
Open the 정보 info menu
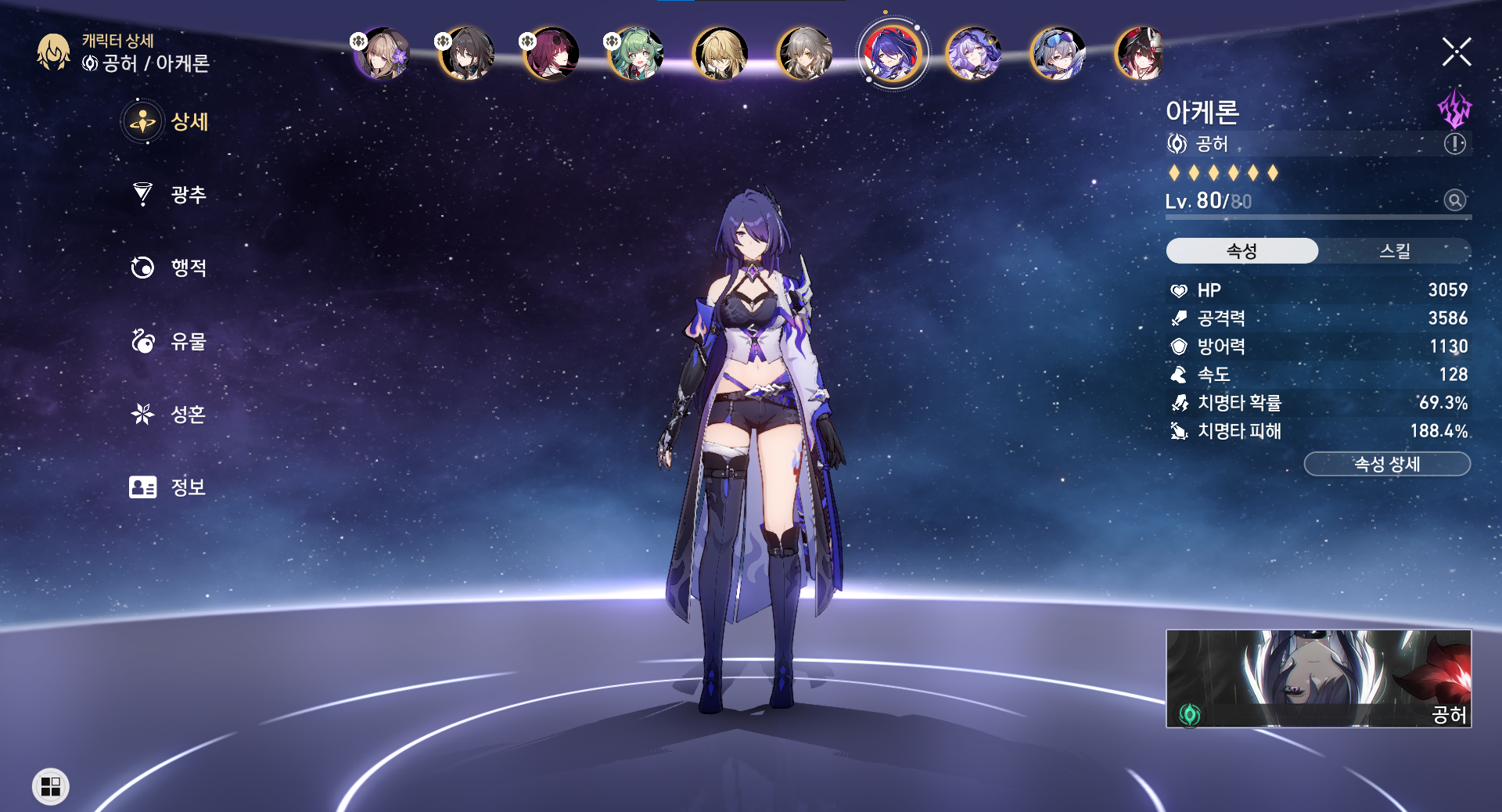click(171, 487)
